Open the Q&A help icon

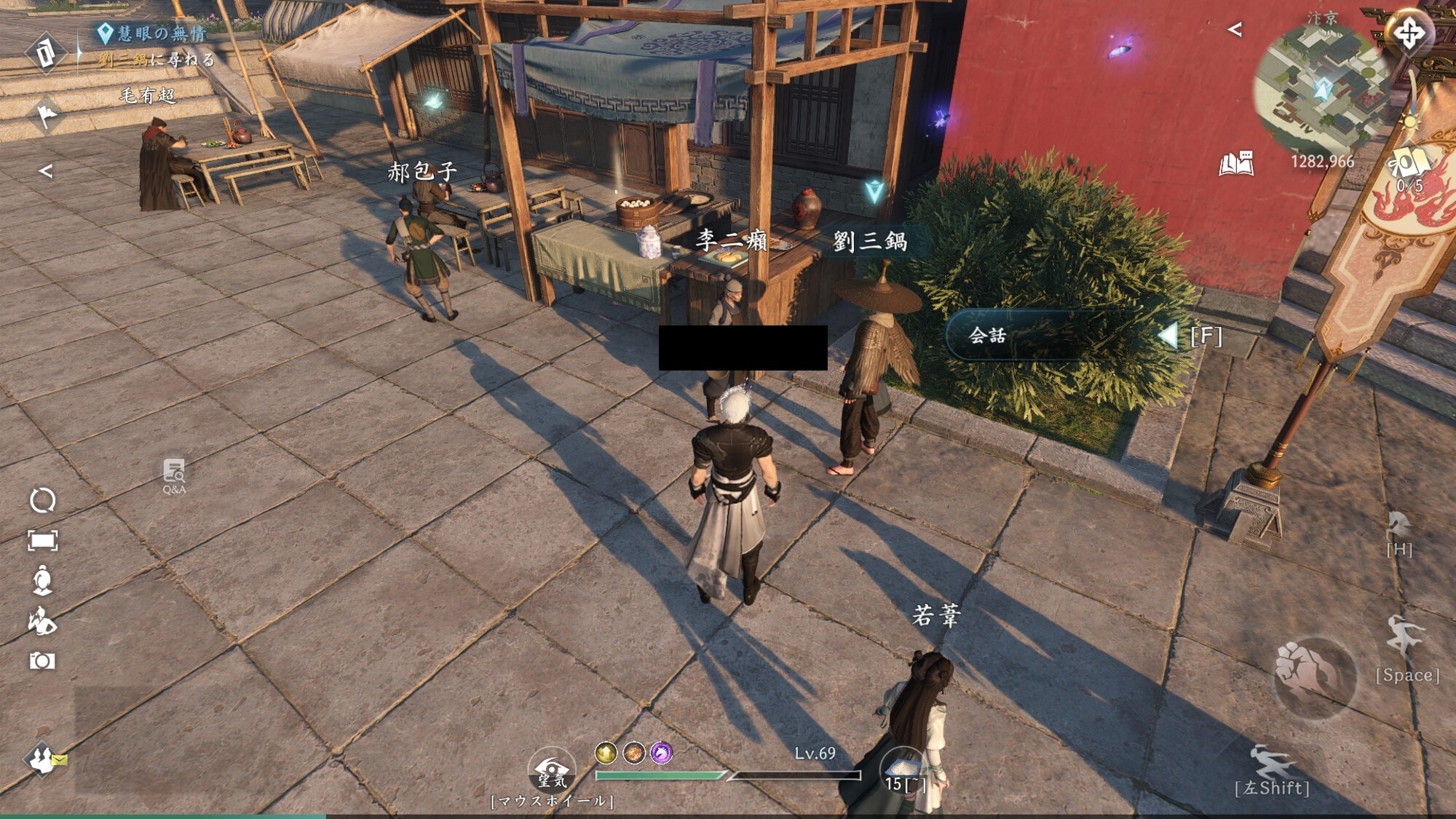click(x=174, y=476)
